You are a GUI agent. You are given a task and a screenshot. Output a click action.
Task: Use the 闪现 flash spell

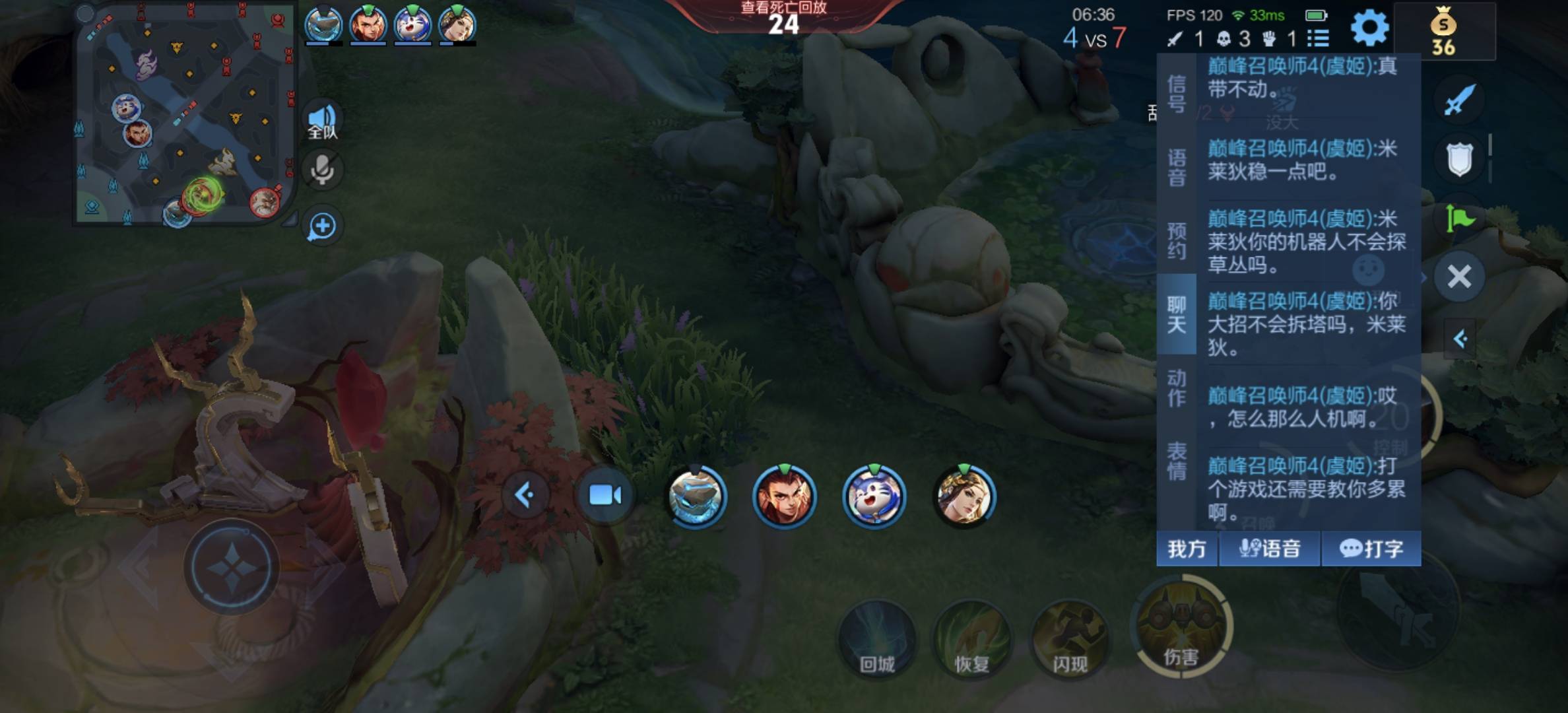(1069, 638)
